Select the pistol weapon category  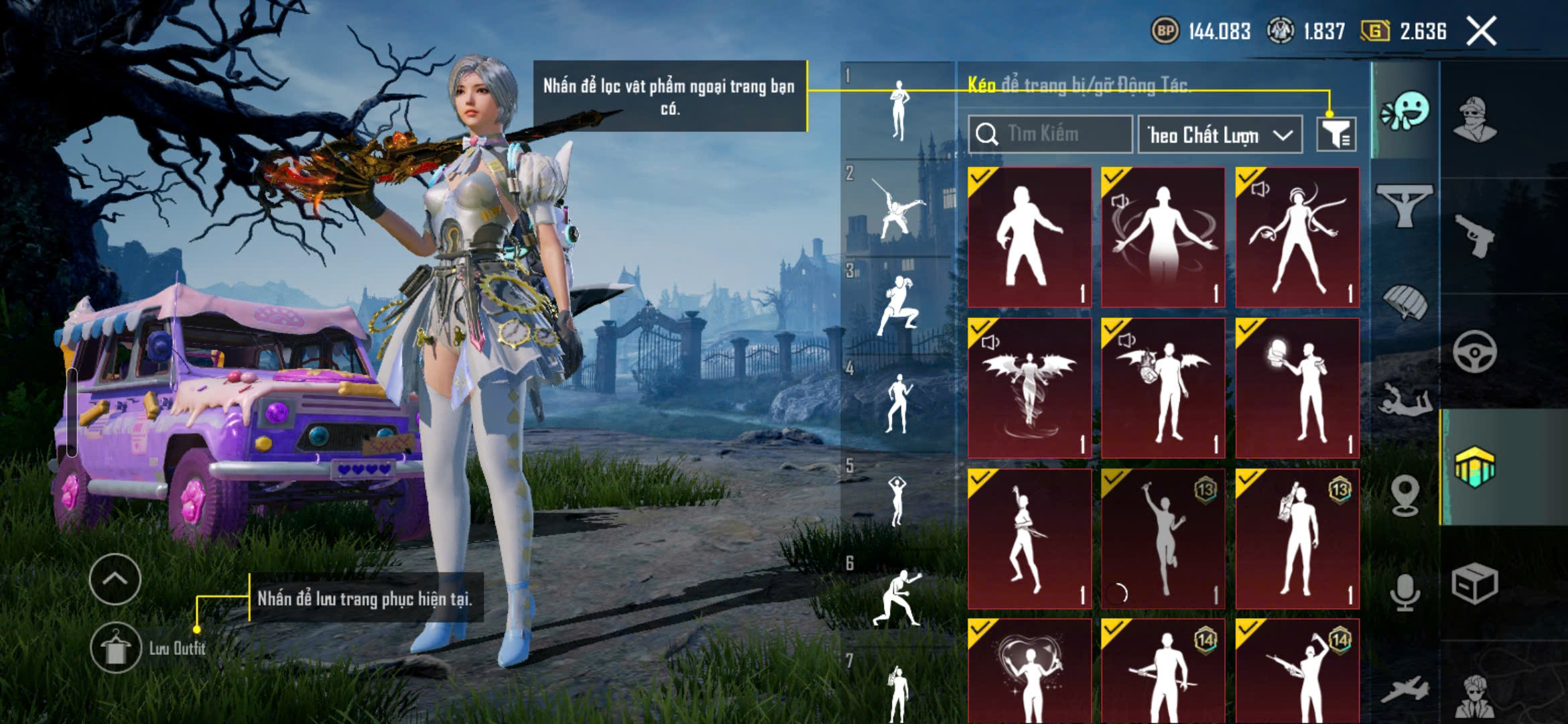(x=1475, y=235)
